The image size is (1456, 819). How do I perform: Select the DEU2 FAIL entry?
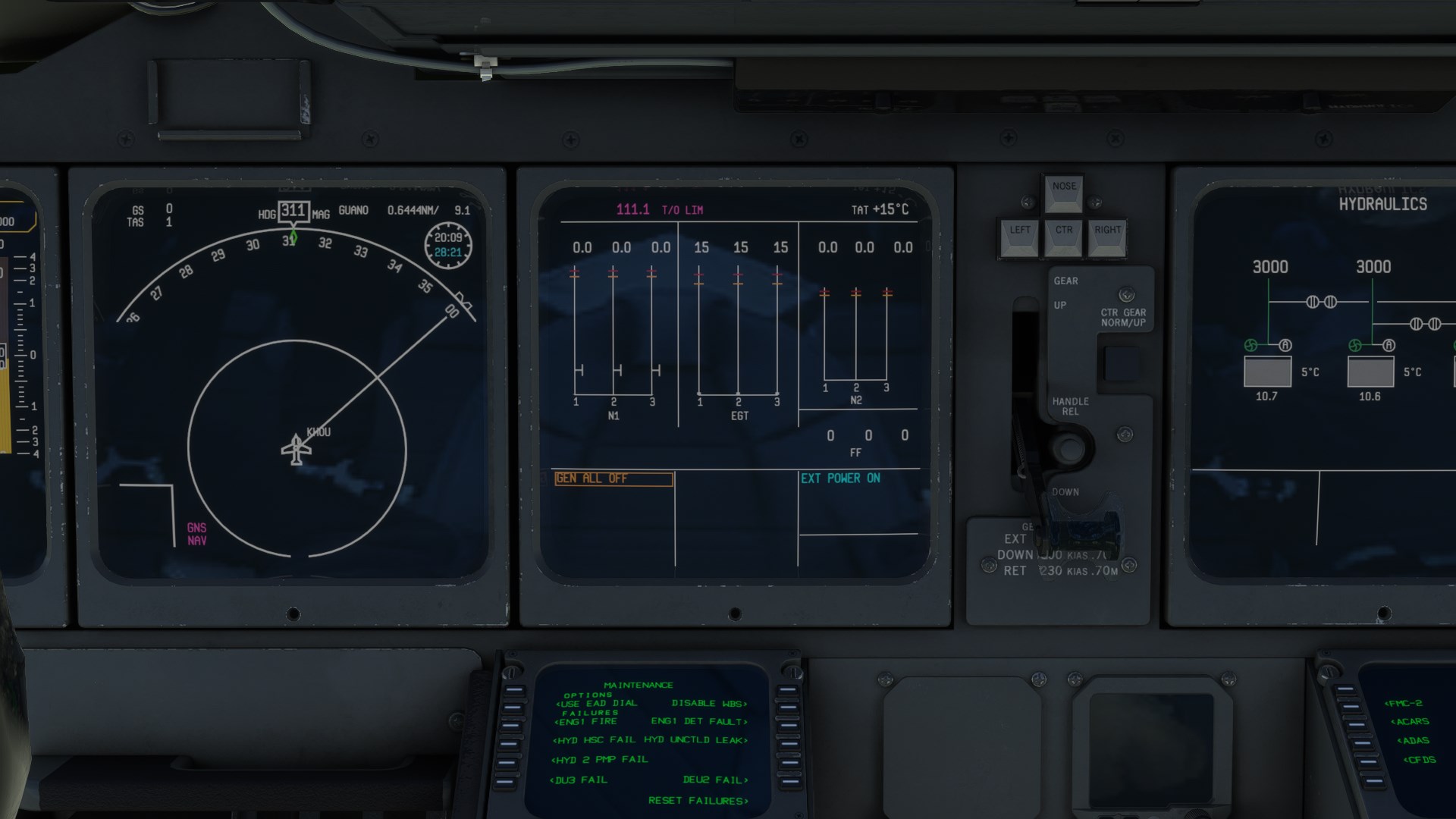coord(715,780)
